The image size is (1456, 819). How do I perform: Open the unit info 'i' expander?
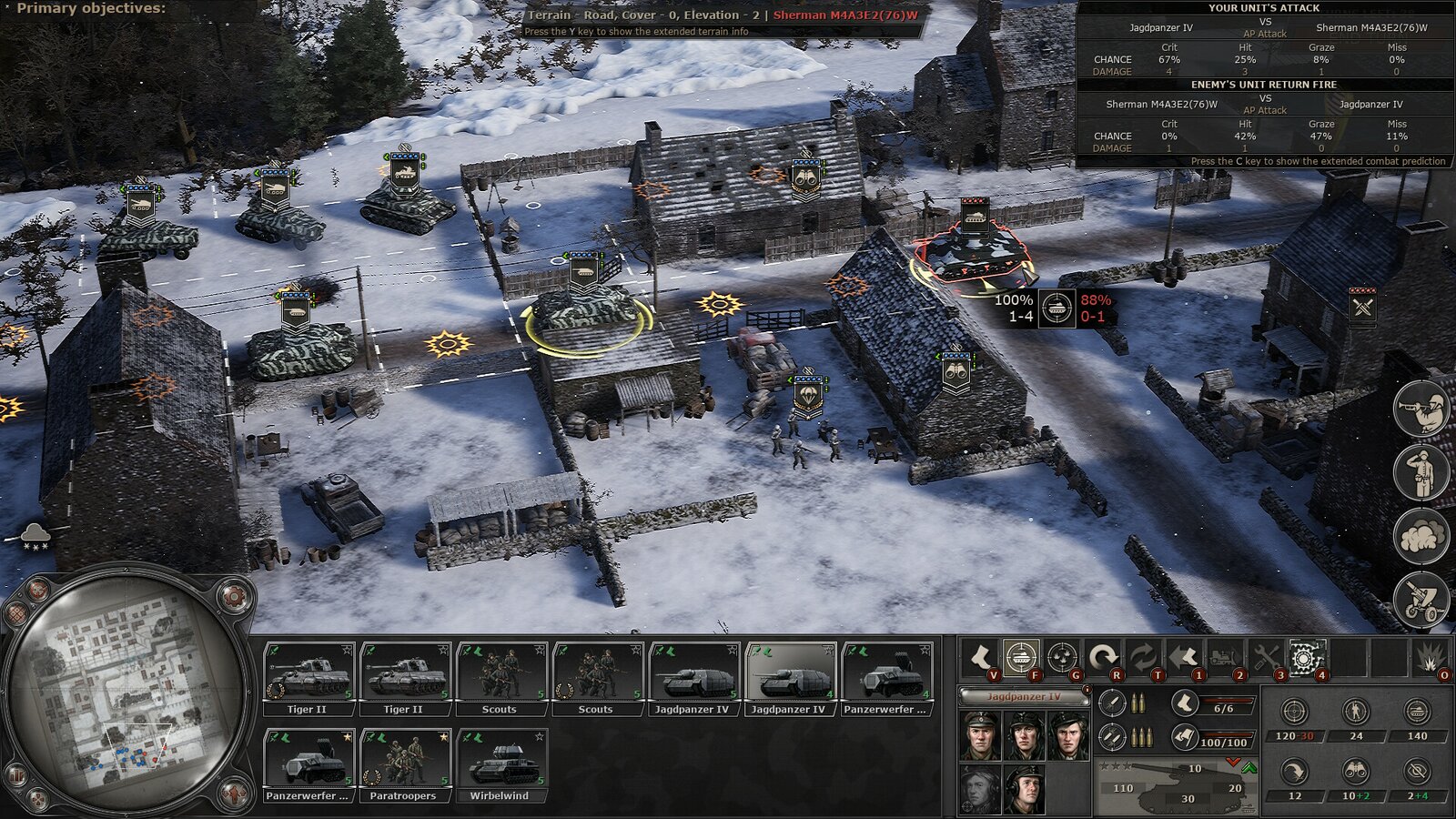[1087, 689]
